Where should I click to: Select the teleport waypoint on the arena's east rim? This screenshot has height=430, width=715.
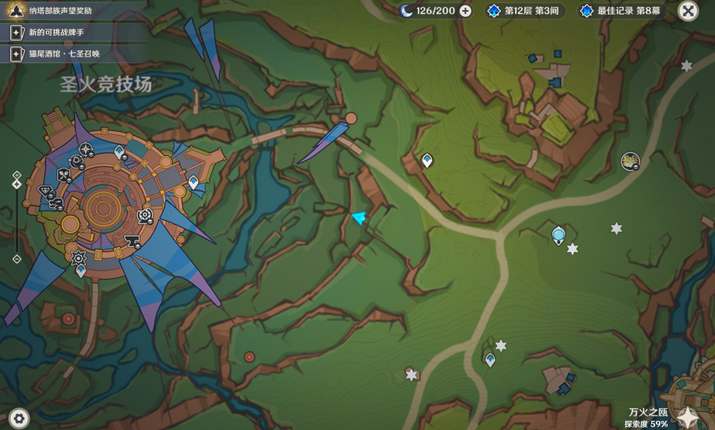click(193, 182)
